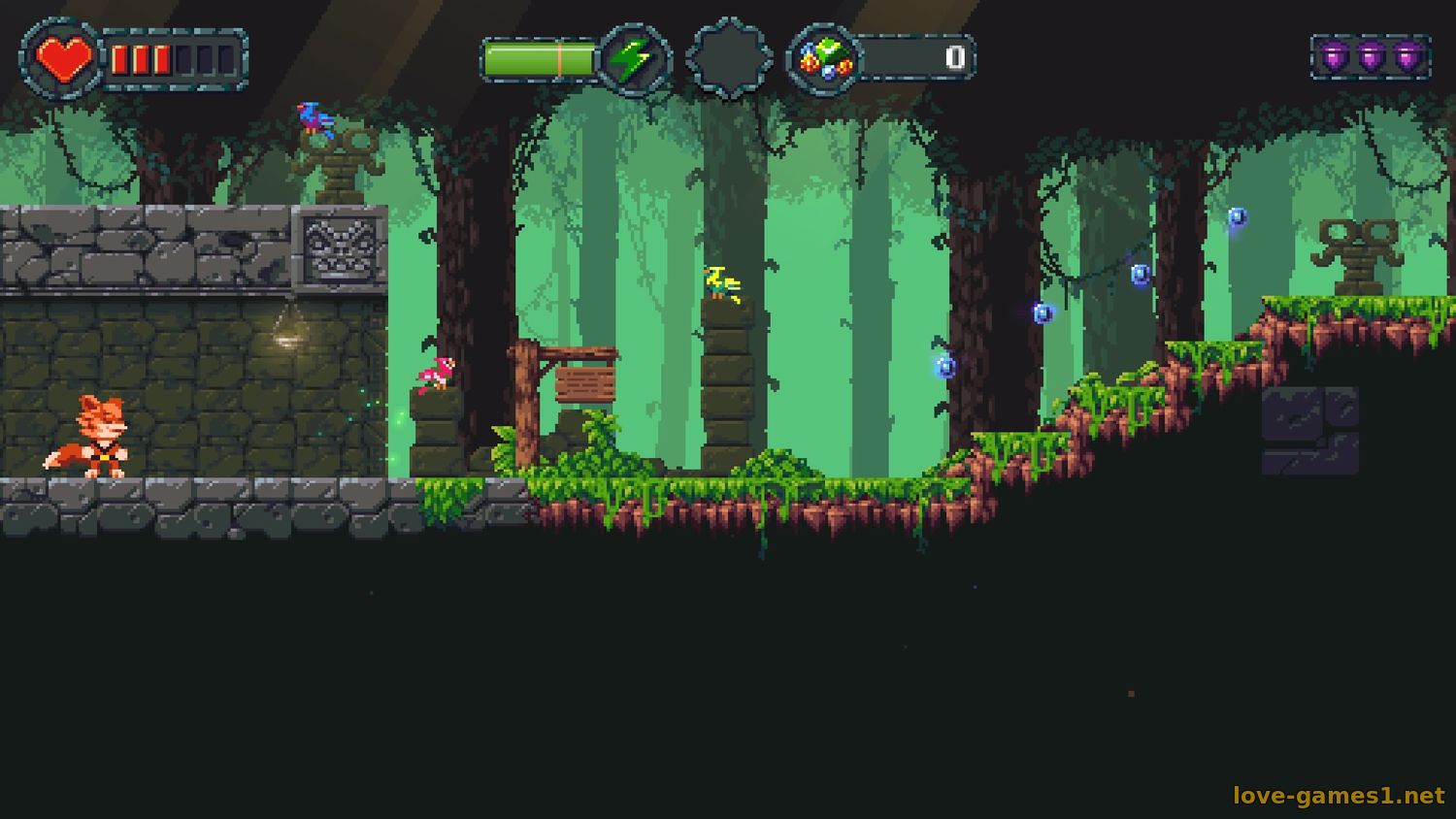The height and width of the screenshot is (819, 1456).
Task: Activate the green lightning bolt energy icon
Action: [x=634, y=59]
